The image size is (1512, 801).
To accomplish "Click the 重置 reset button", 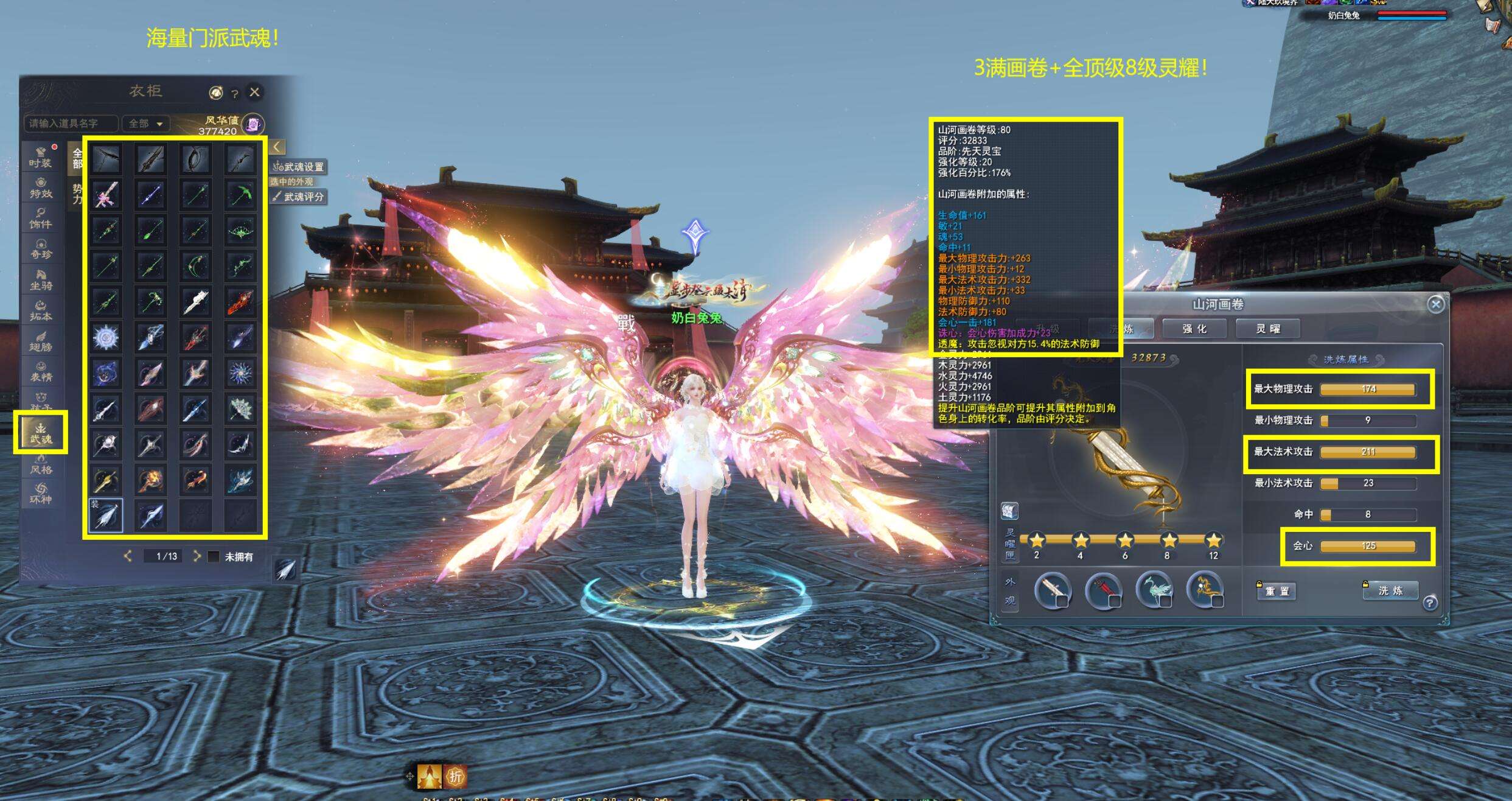I will [1277, 591].
